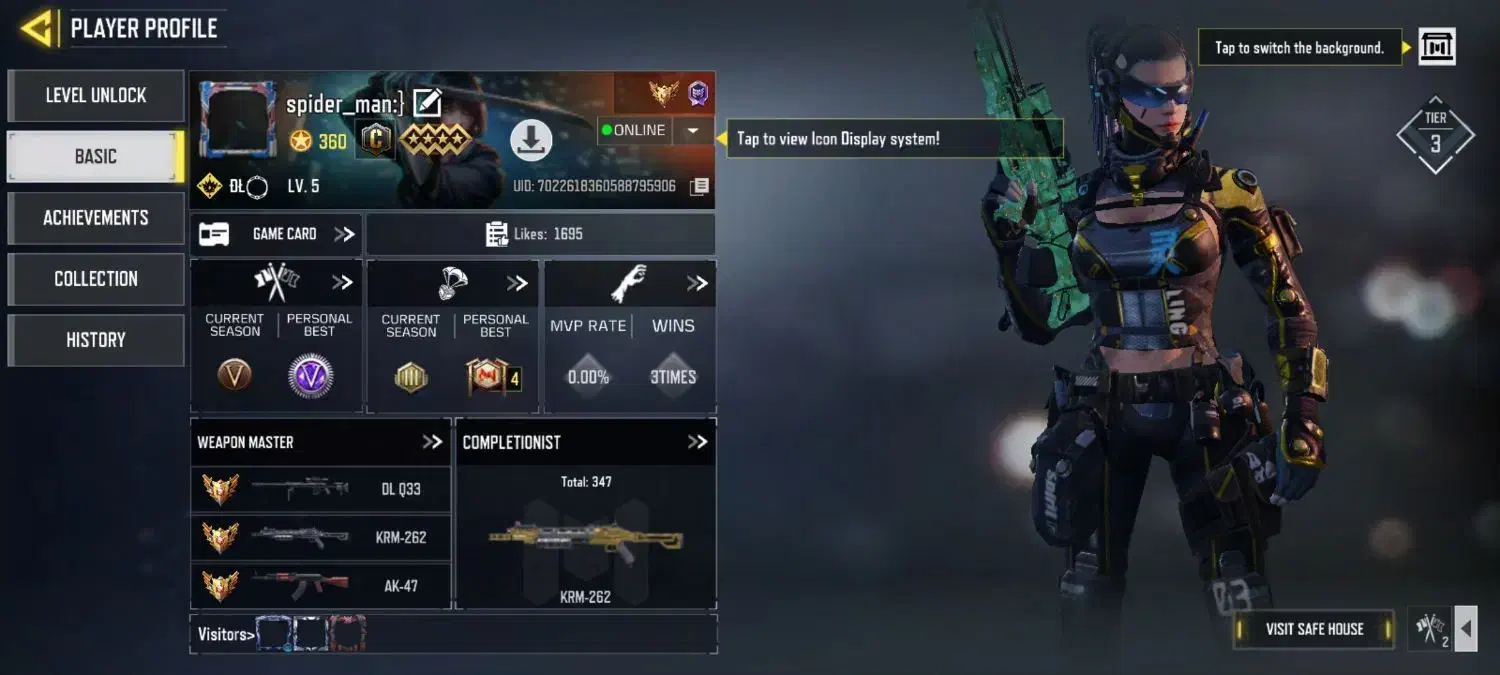The height and width of the screenshot is (675, 1500).
Task: Edit the spider_man player name
Action: [x=427, y=103]
